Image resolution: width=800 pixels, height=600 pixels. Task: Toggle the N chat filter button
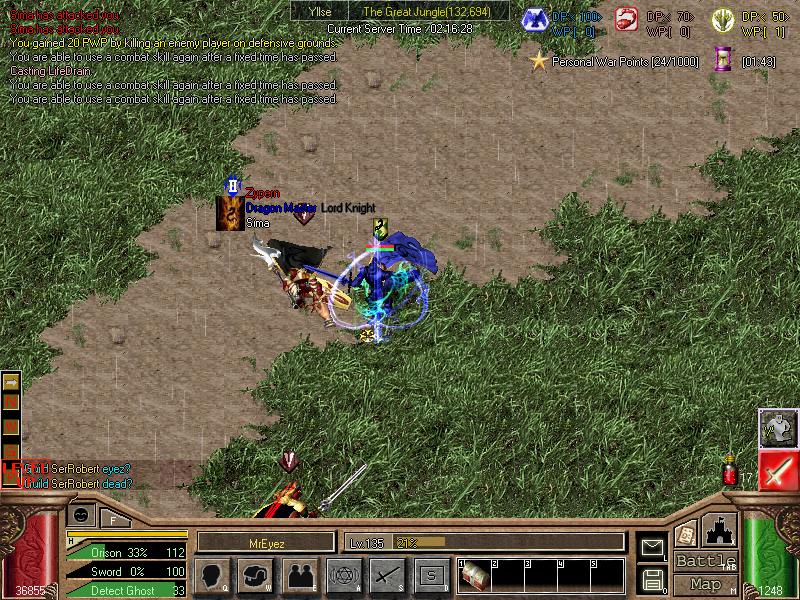pos(11,402)
